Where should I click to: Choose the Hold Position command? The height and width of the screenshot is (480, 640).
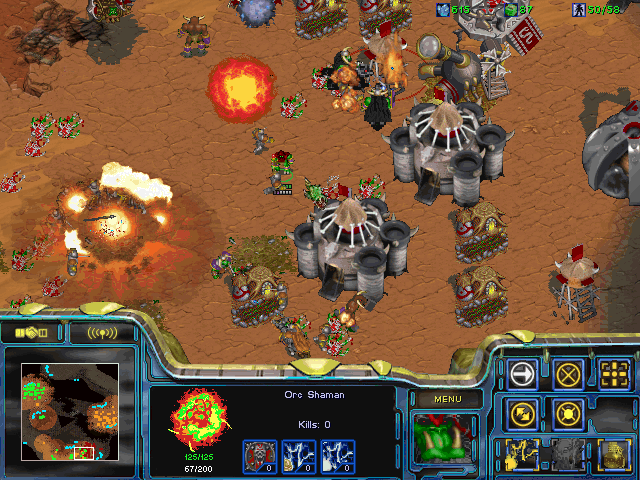[x=569, y=412]
